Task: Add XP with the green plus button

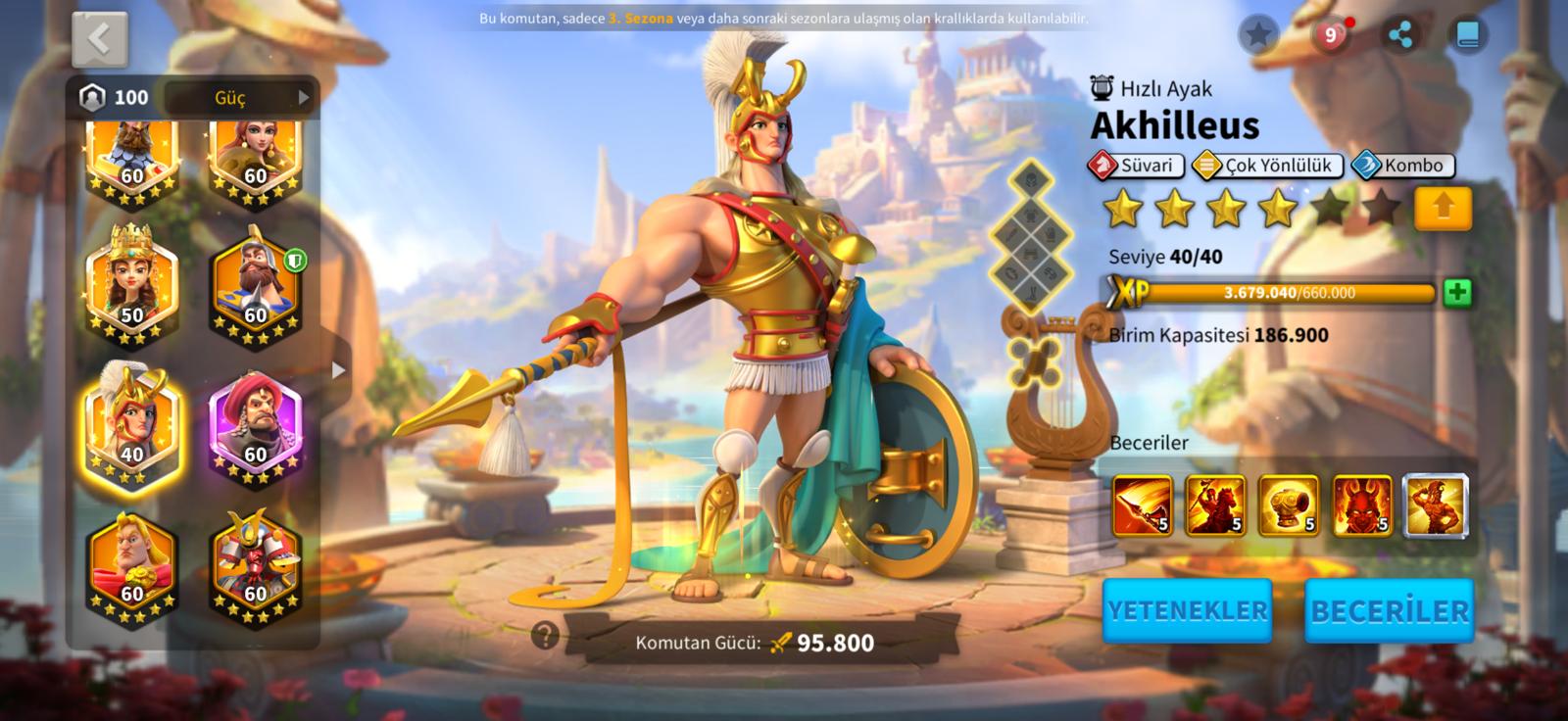Action: coord(1457,292)
